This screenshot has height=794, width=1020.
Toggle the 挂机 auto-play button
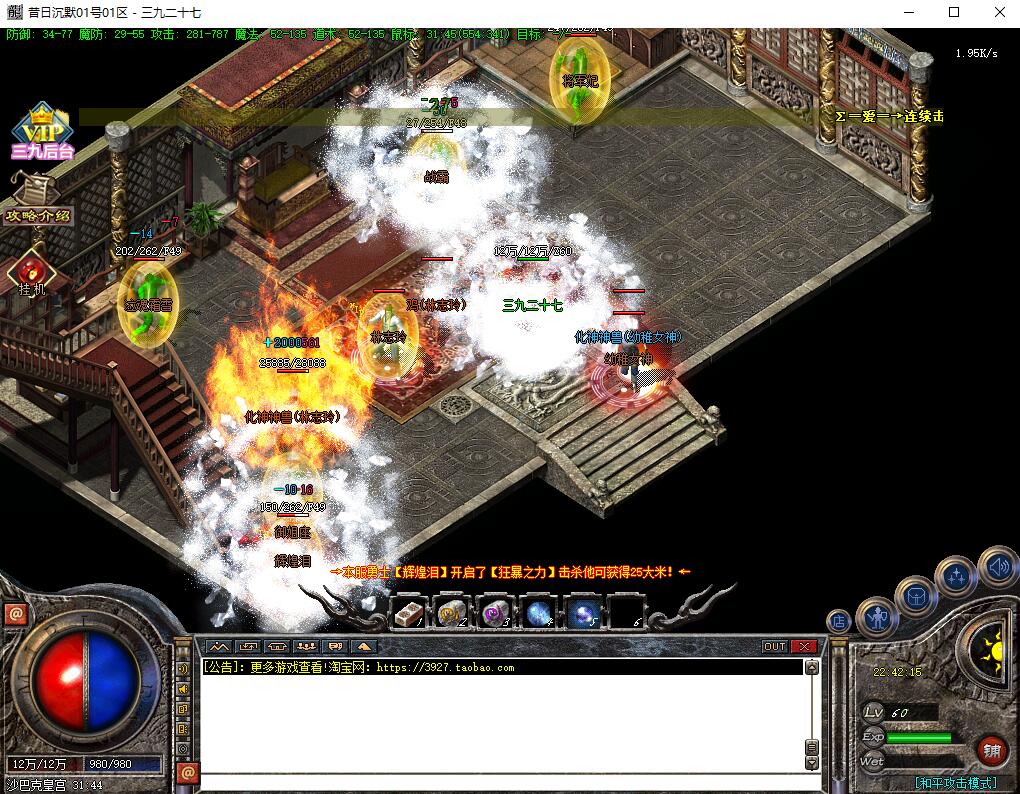click(32, 274)
